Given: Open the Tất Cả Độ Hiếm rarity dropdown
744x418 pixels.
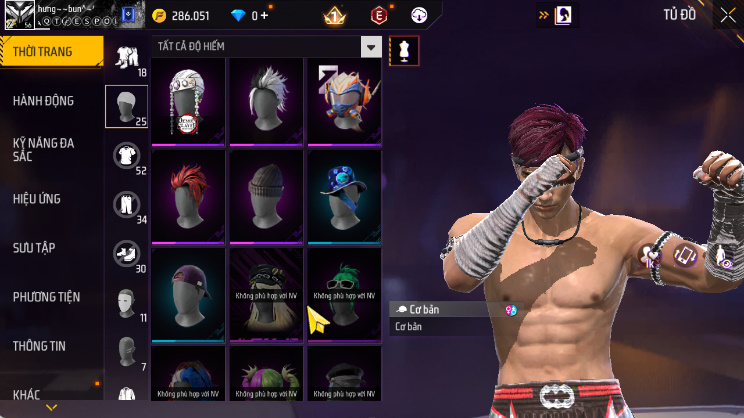Looking at the screenshot, I should point(268,47).
